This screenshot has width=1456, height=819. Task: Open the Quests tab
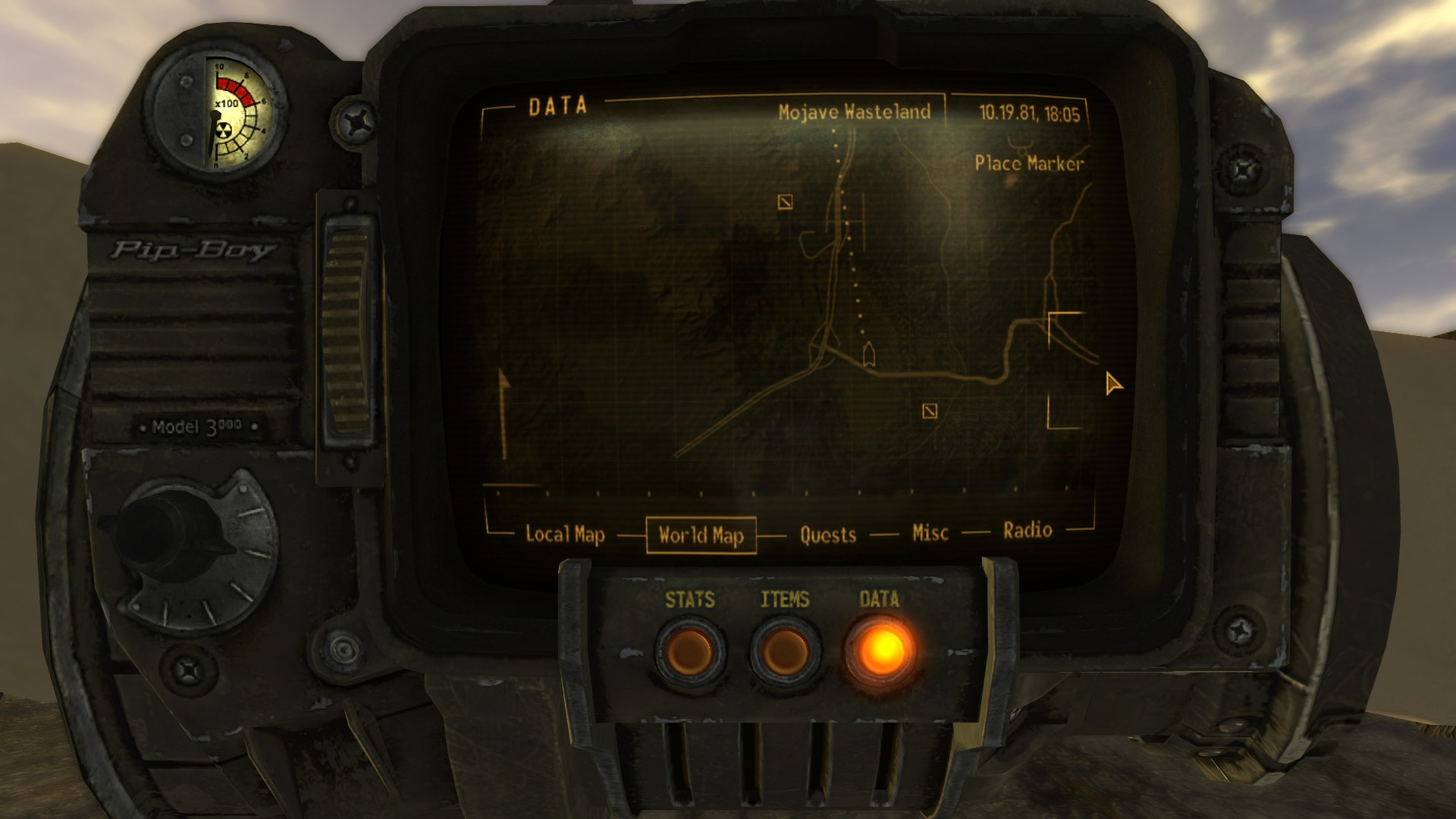click(x=827, y=535)
